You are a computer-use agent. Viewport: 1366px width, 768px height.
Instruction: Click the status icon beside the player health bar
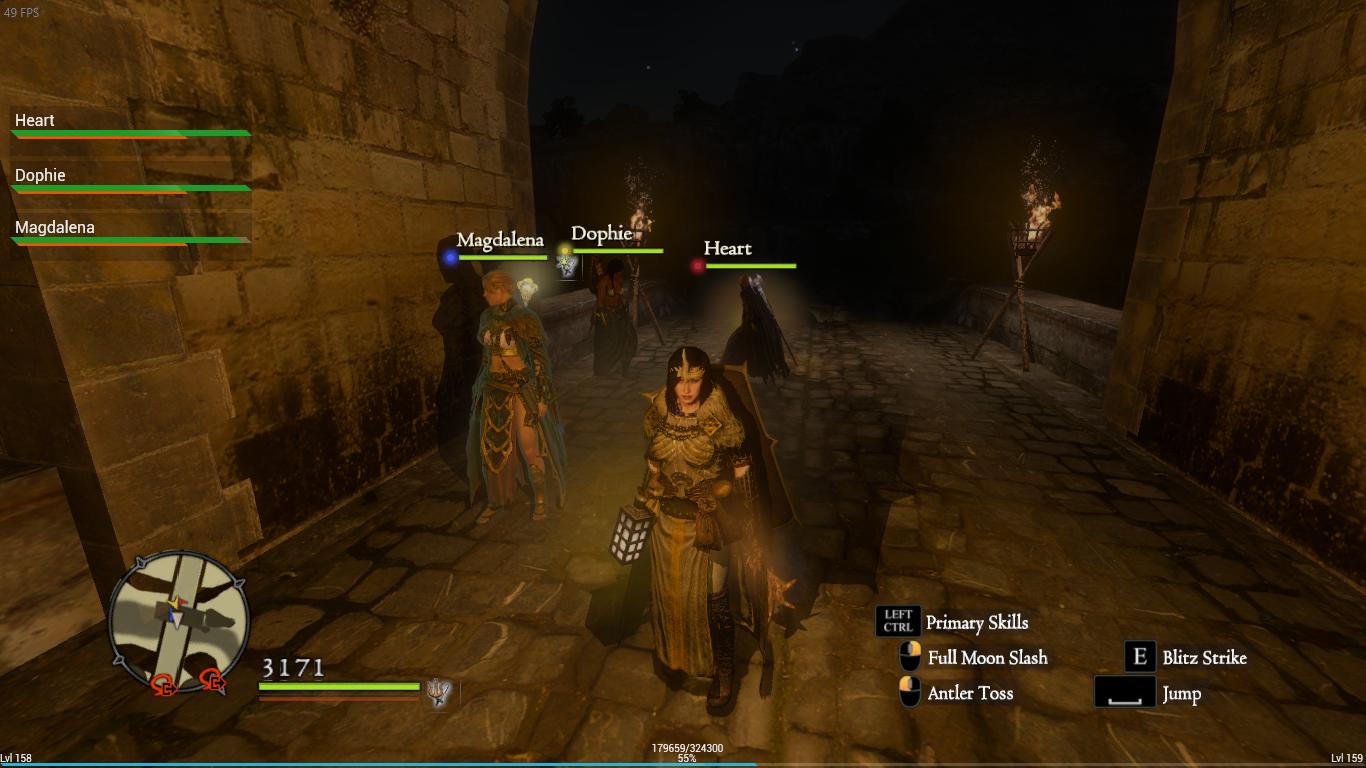[438, 691]
